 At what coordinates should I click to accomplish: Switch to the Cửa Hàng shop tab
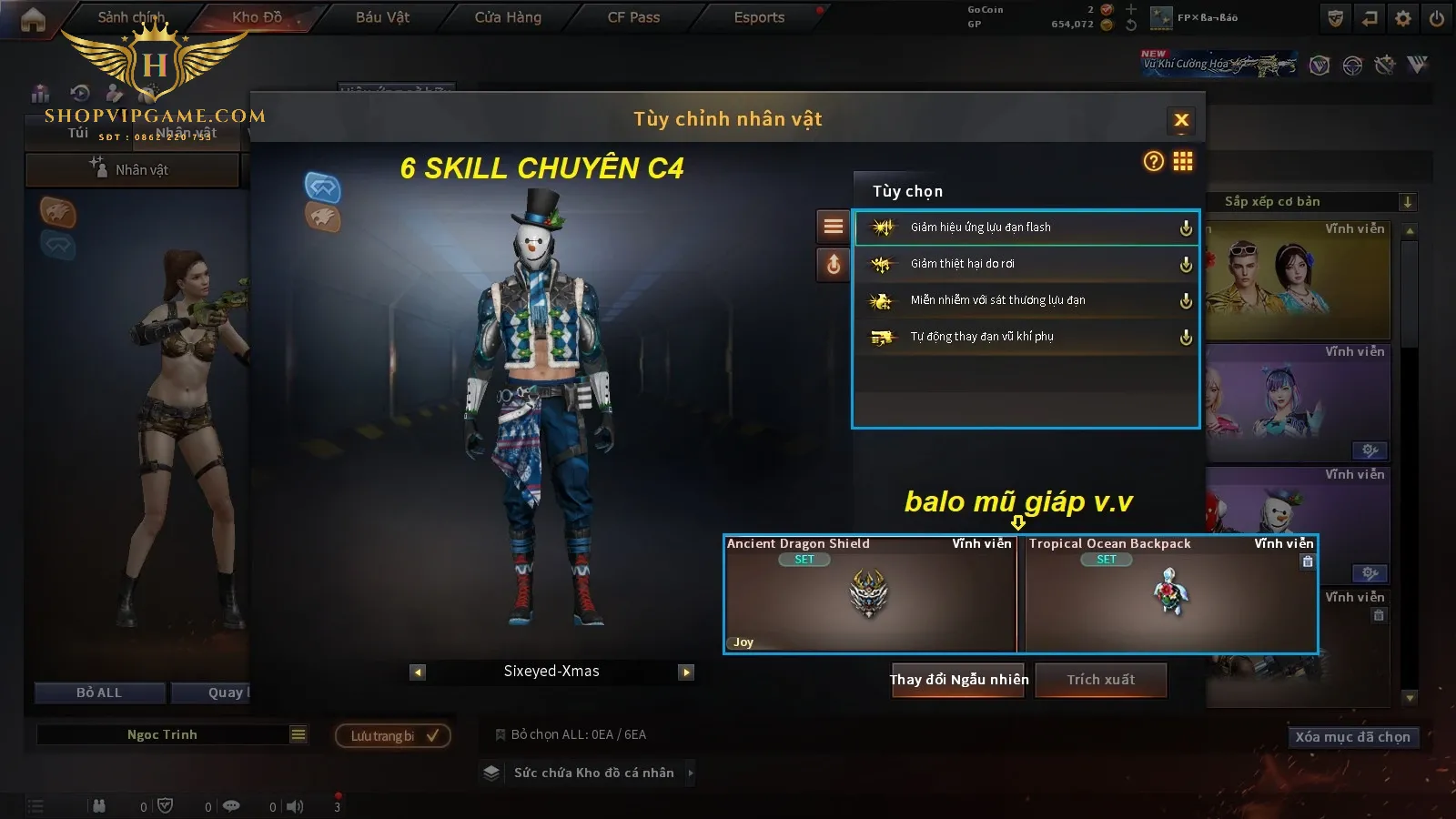click(x=508, y=17)
